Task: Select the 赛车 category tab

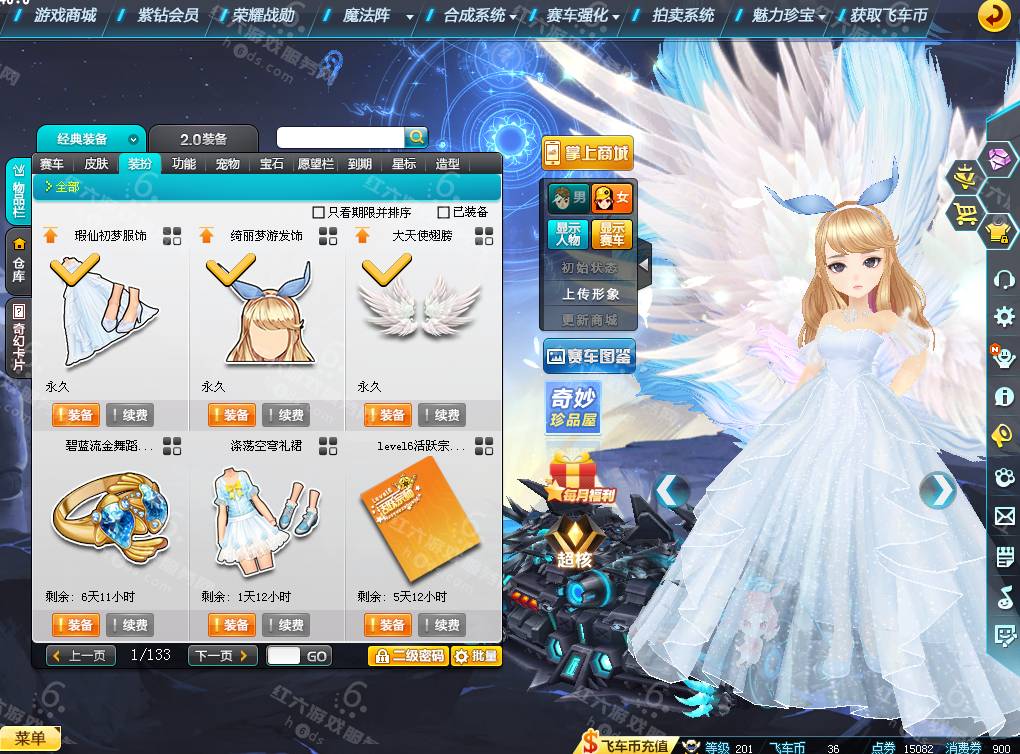Action: [x=51, y=164]
